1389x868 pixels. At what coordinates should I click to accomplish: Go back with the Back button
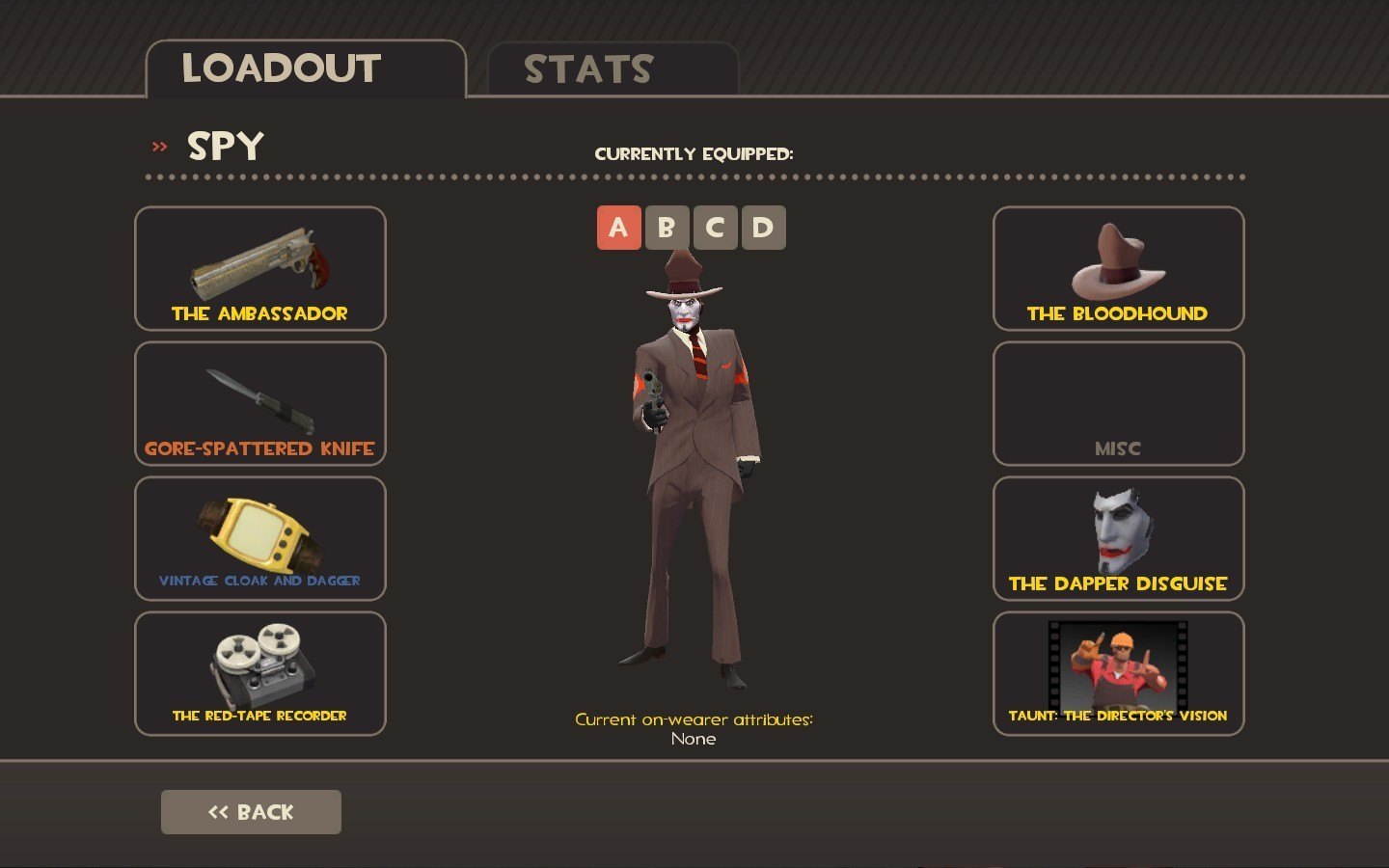(251, 812)
